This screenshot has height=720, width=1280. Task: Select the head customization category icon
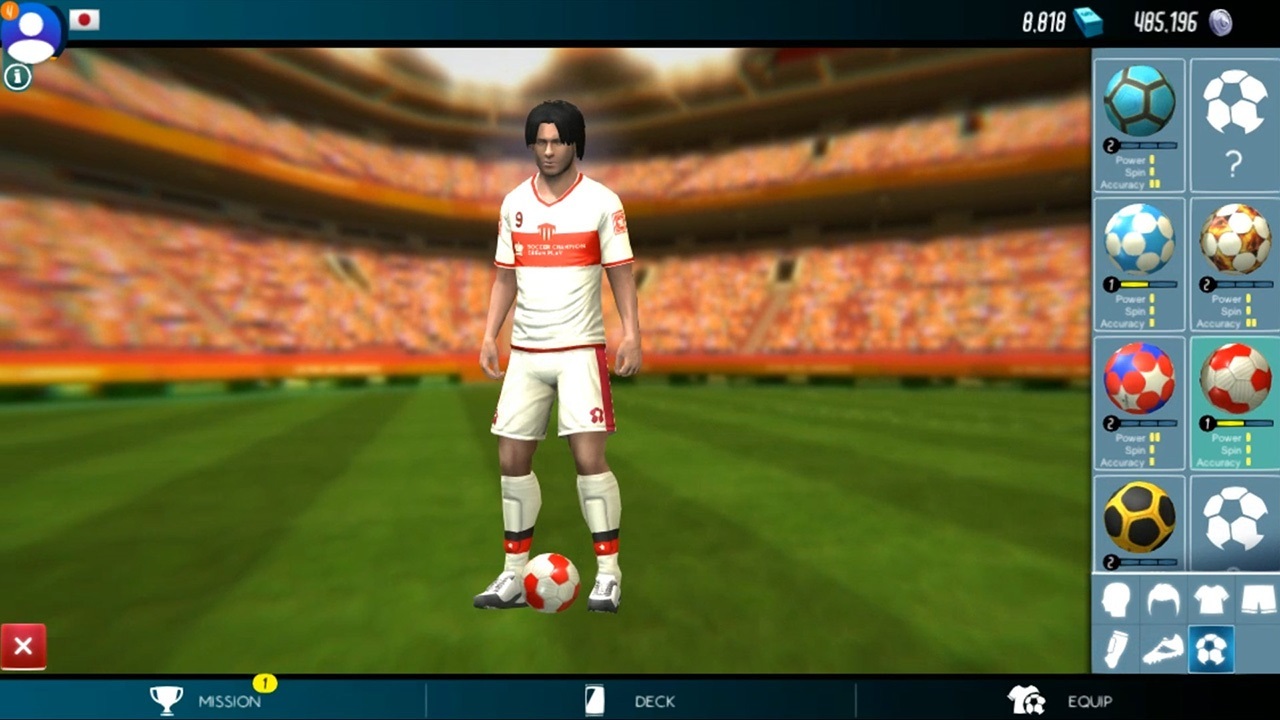click(1116, 597)
